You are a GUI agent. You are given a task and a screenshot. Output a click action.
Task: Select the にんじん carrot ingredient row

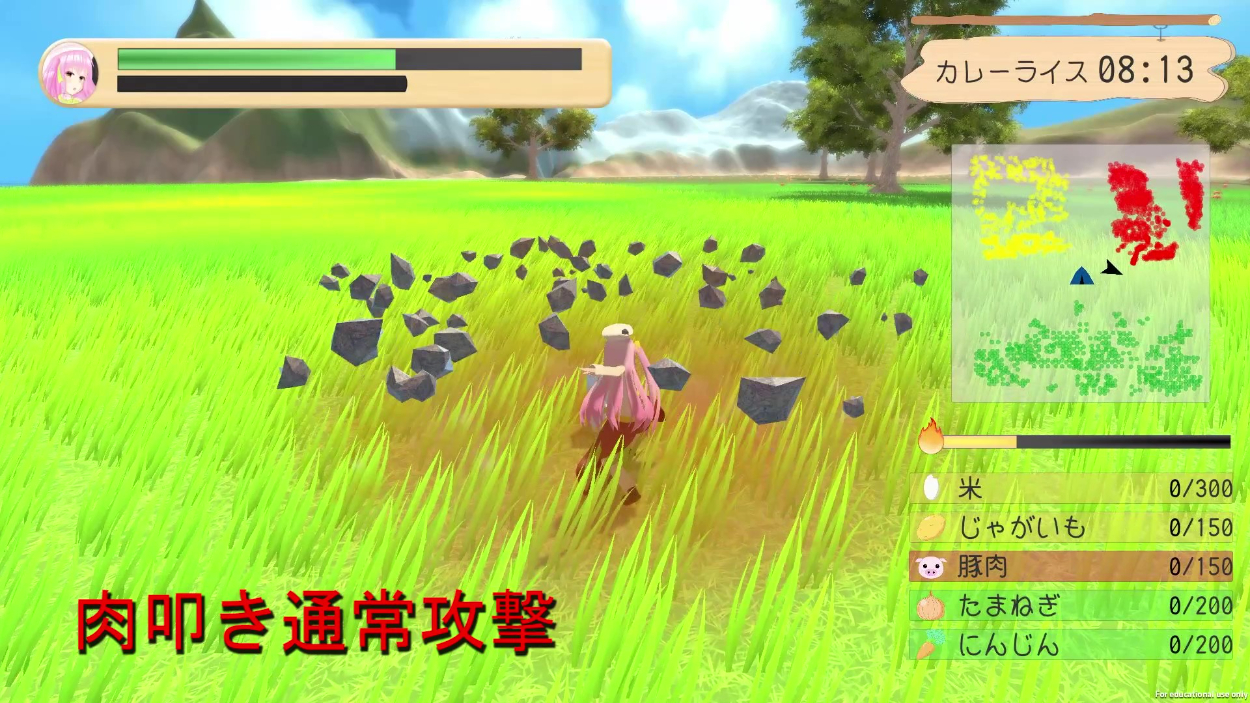point(1071,645)
